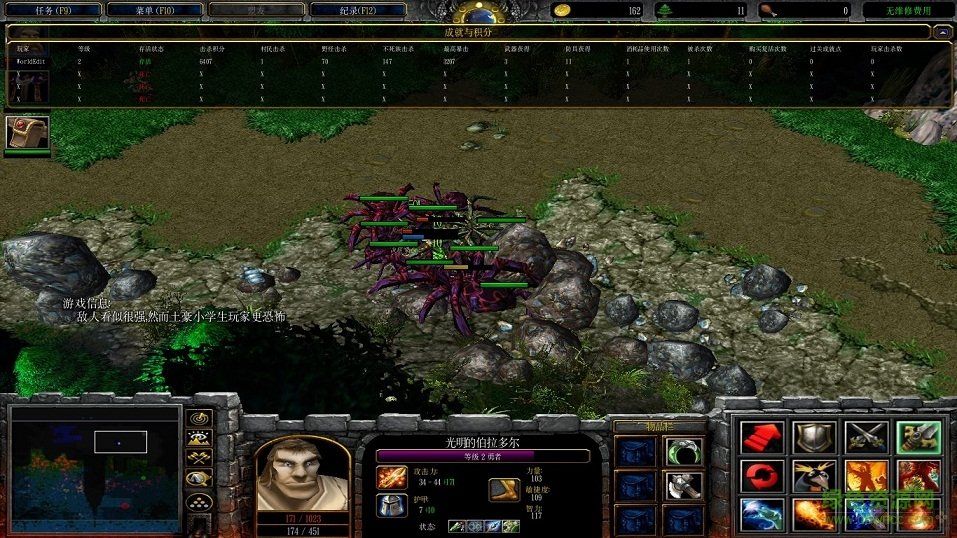
Task: Click the shield Hold Position command
Action: (x=814, y=437)
